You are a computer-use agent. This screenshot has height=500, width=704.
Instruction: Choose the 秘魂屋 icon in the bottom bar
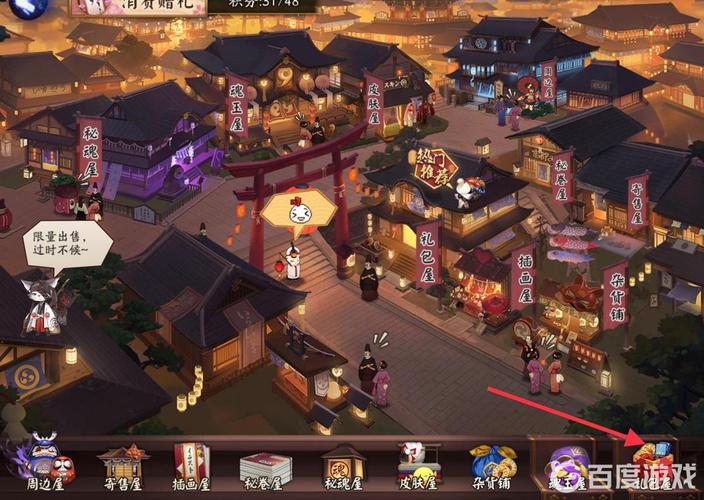pyautogui.click(x=343, y=465)
